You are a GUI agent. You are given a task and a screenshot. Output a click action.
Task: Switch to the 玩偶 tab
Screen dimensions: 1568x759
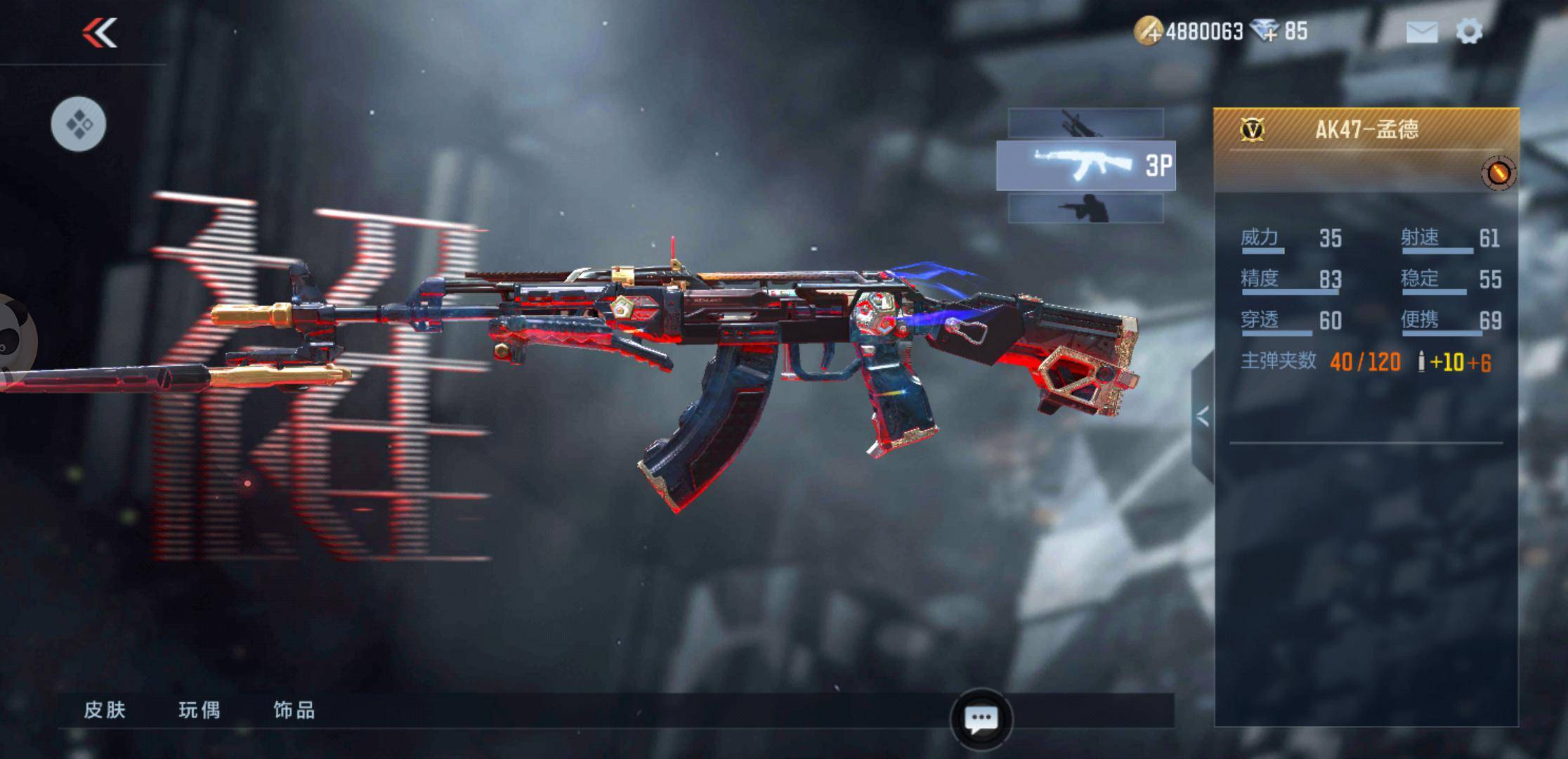(200, 710)
